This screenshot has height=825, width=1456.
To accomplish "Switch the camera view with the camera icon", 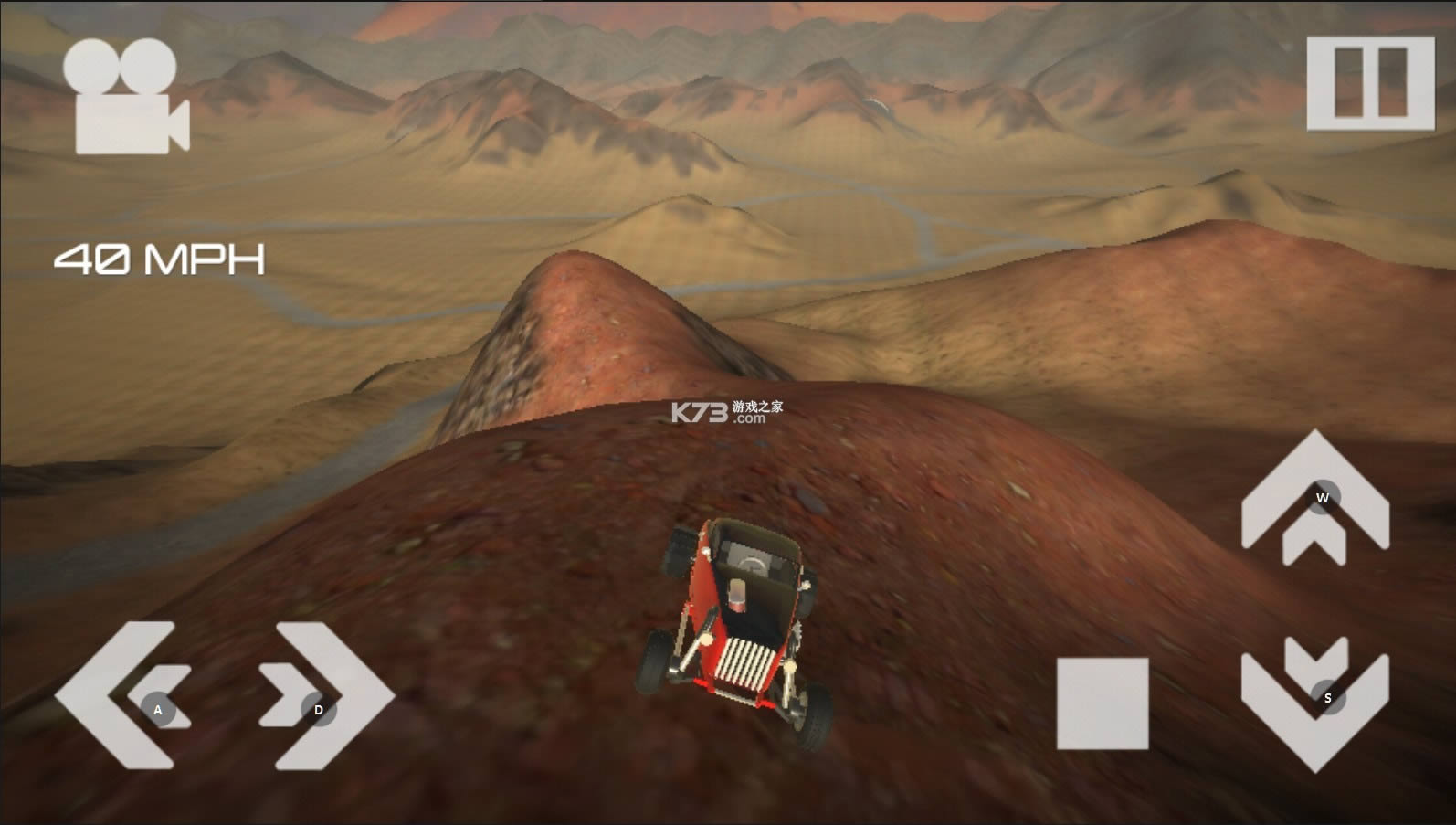I will coord(126,98).
